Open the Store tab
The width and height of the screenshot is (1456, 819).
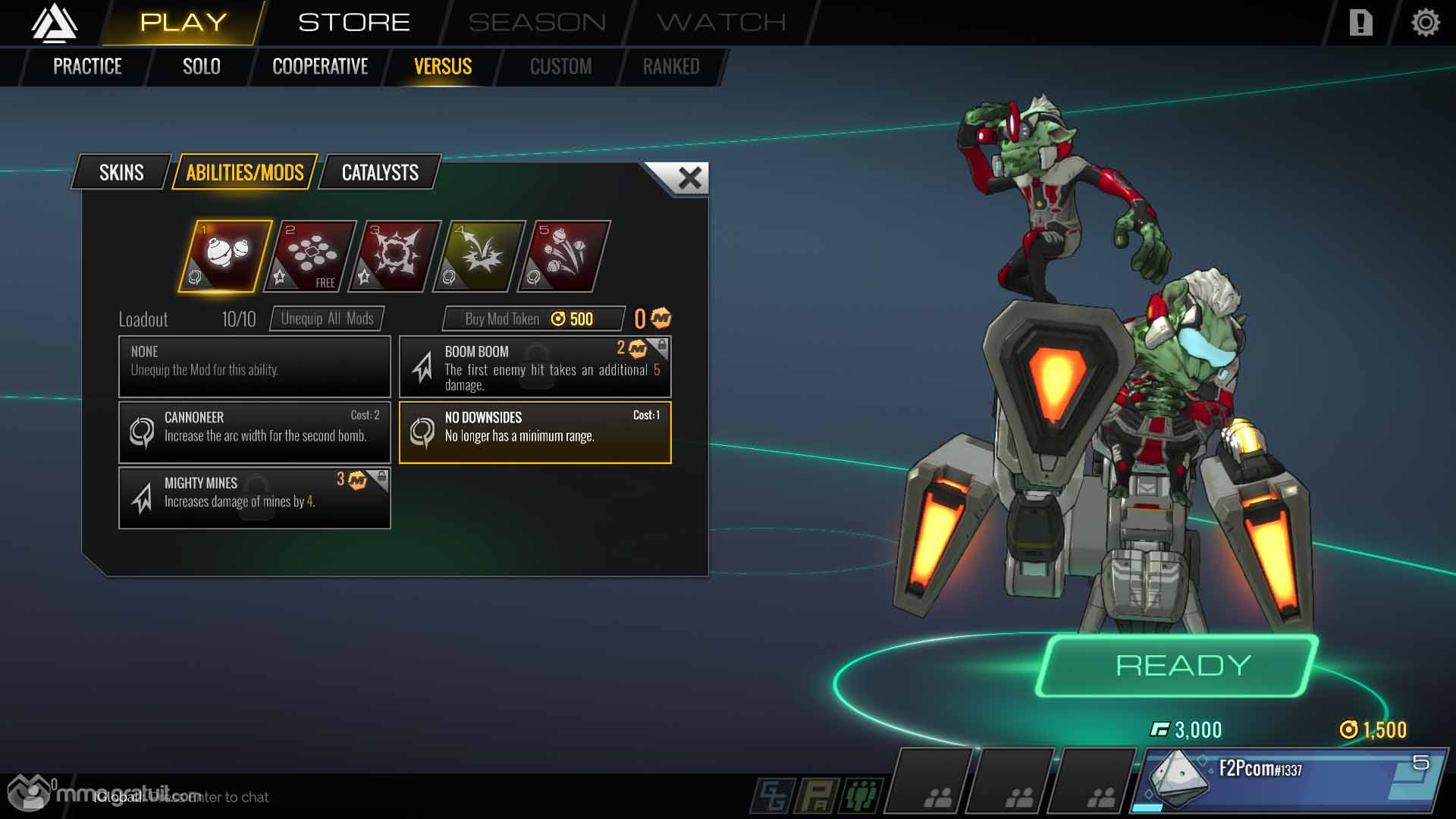coord(353,22)
